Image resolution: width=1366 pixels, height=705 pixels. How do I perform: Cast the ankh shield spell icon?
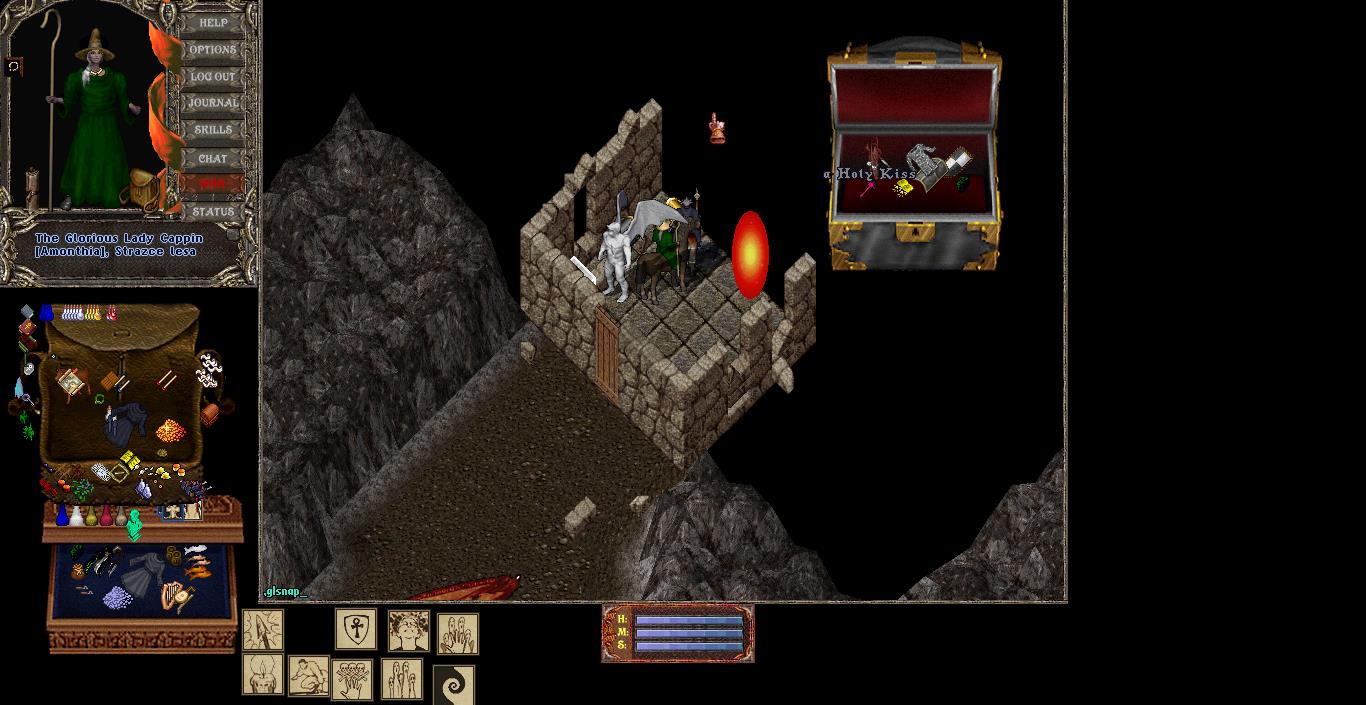point(355,629)
